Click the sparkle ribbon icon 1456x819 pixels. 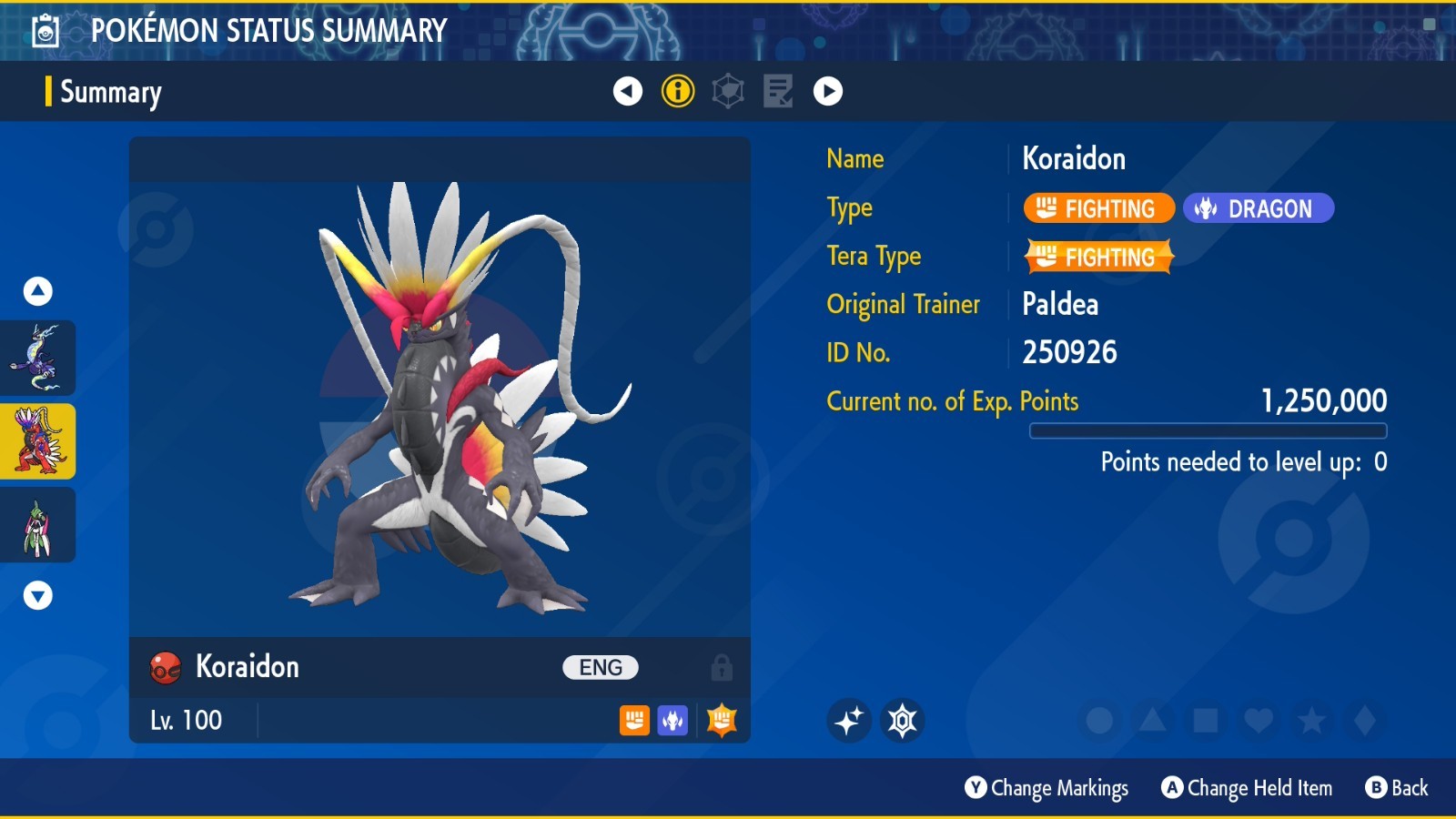(x=849, y=721)
